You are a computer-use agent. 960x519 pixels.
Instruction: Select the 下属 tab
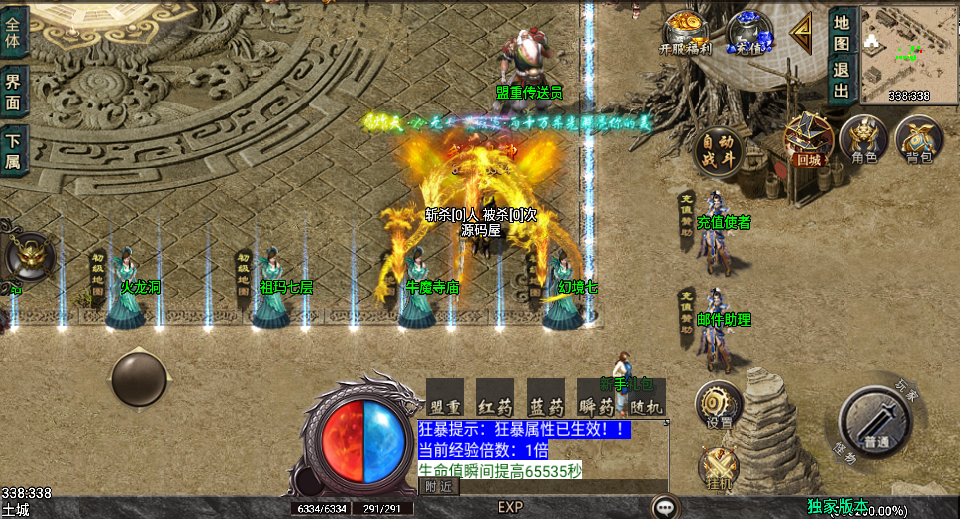click(x=14, y=151)
